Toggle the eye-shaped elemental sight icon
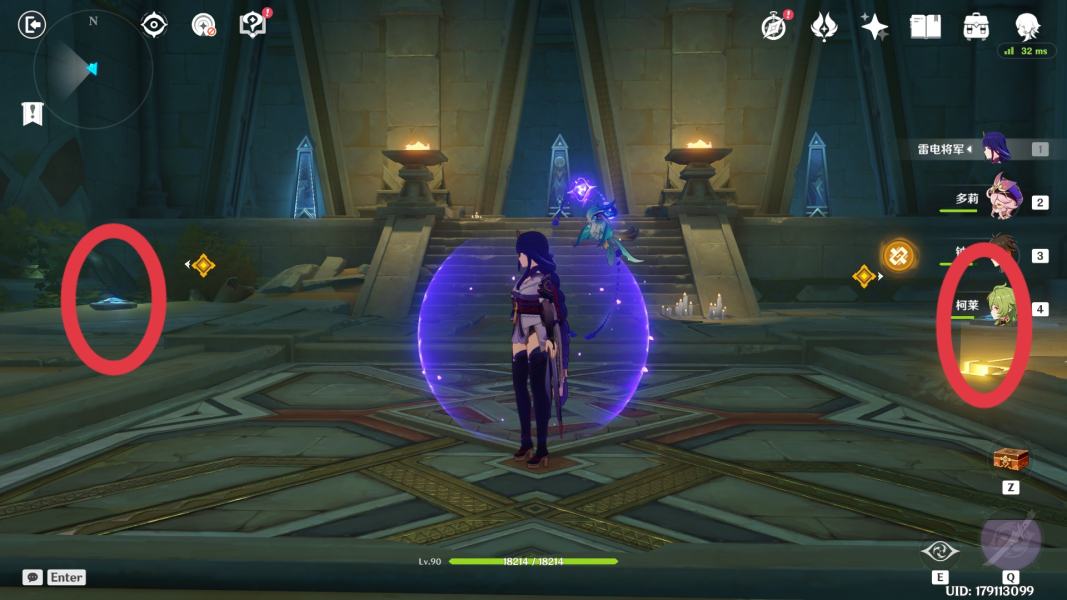Screen dimensions: 1067x600 pos(154,24)
